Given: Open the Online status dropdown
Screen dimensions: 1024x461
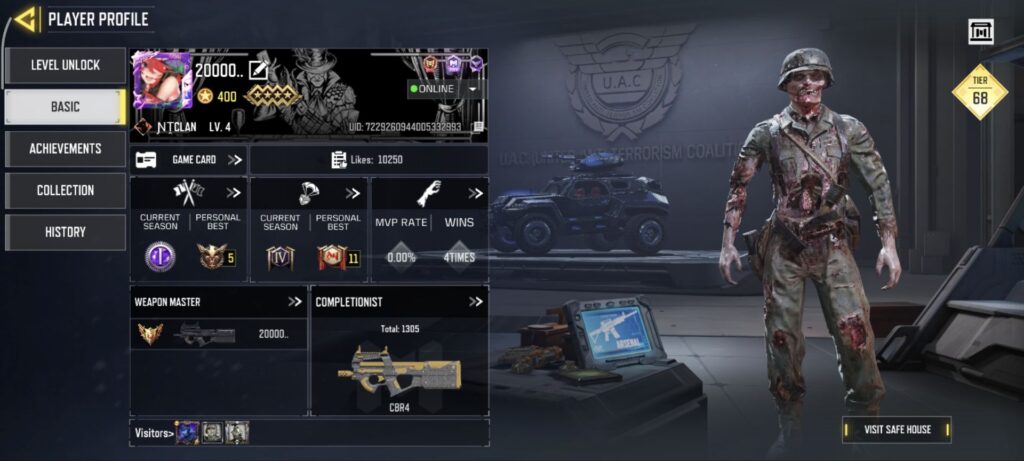Looking at the screenshot, I should pyautogui.click(x=472, y=89).
